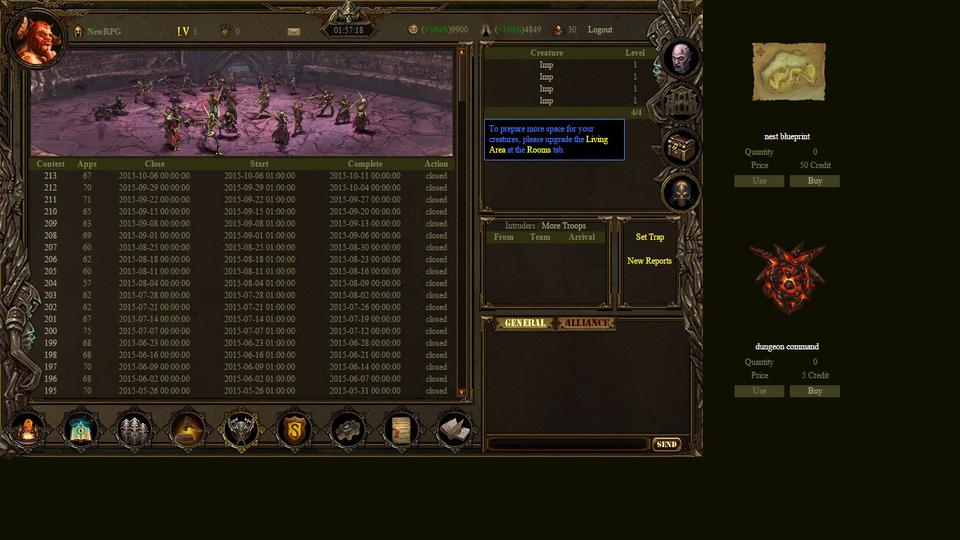960x540 pixels.
Task: View New Reports
Action: 649,261
